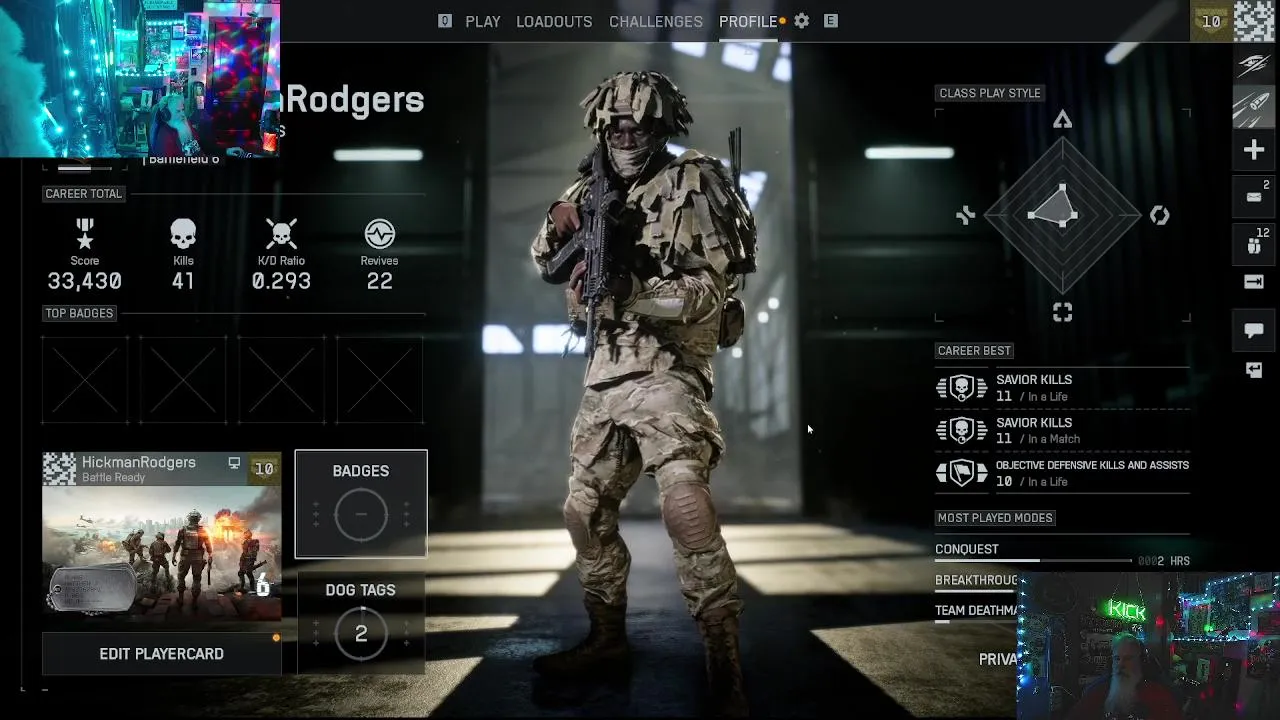The width and height of the screenshot is (1280, 720).
Task: Click the bullet icon in the sidebar
Action: (x=1254, y=108)
